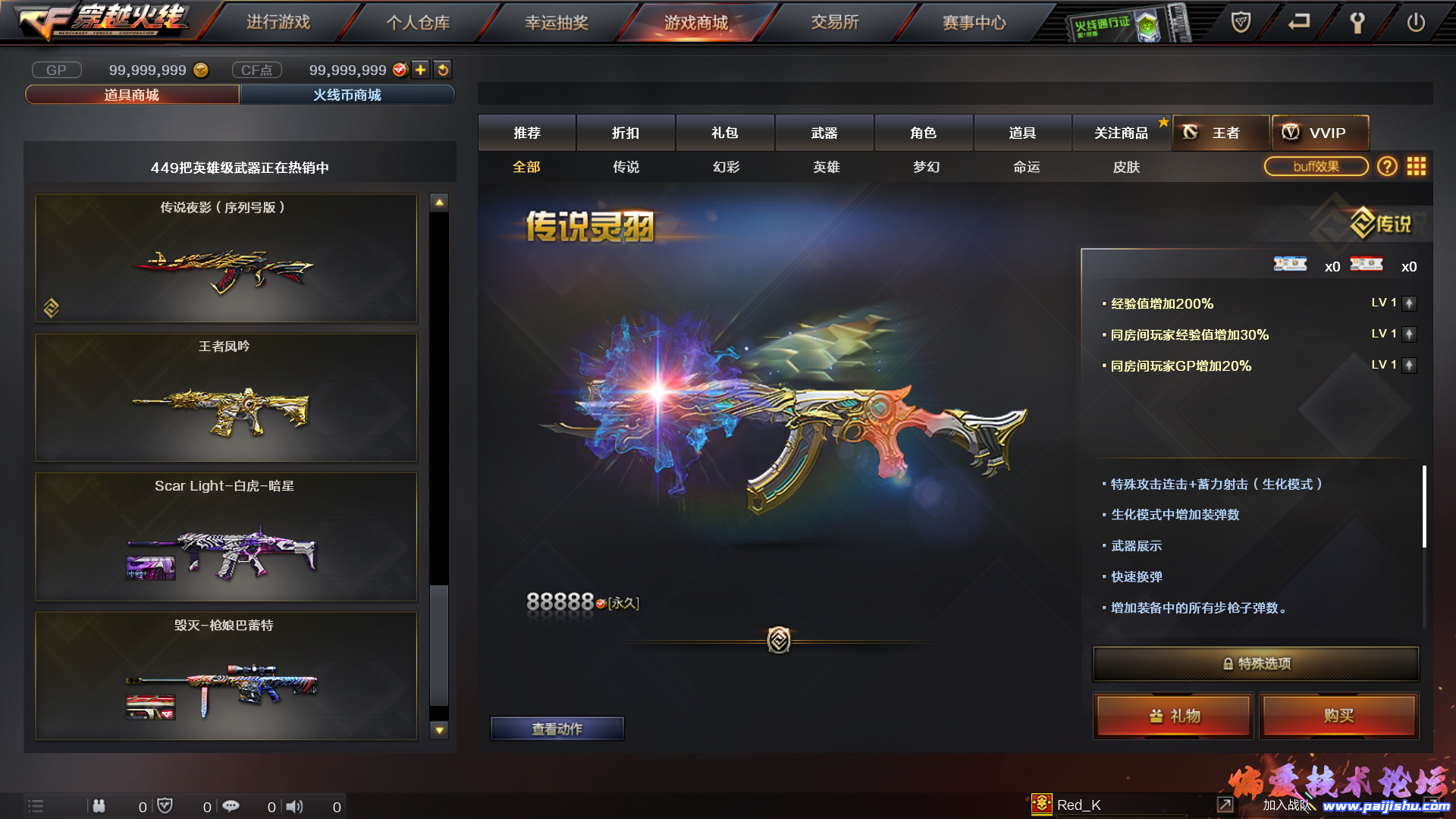Open the 角色 characters category
1456x819 pixels.
point(924,133)
